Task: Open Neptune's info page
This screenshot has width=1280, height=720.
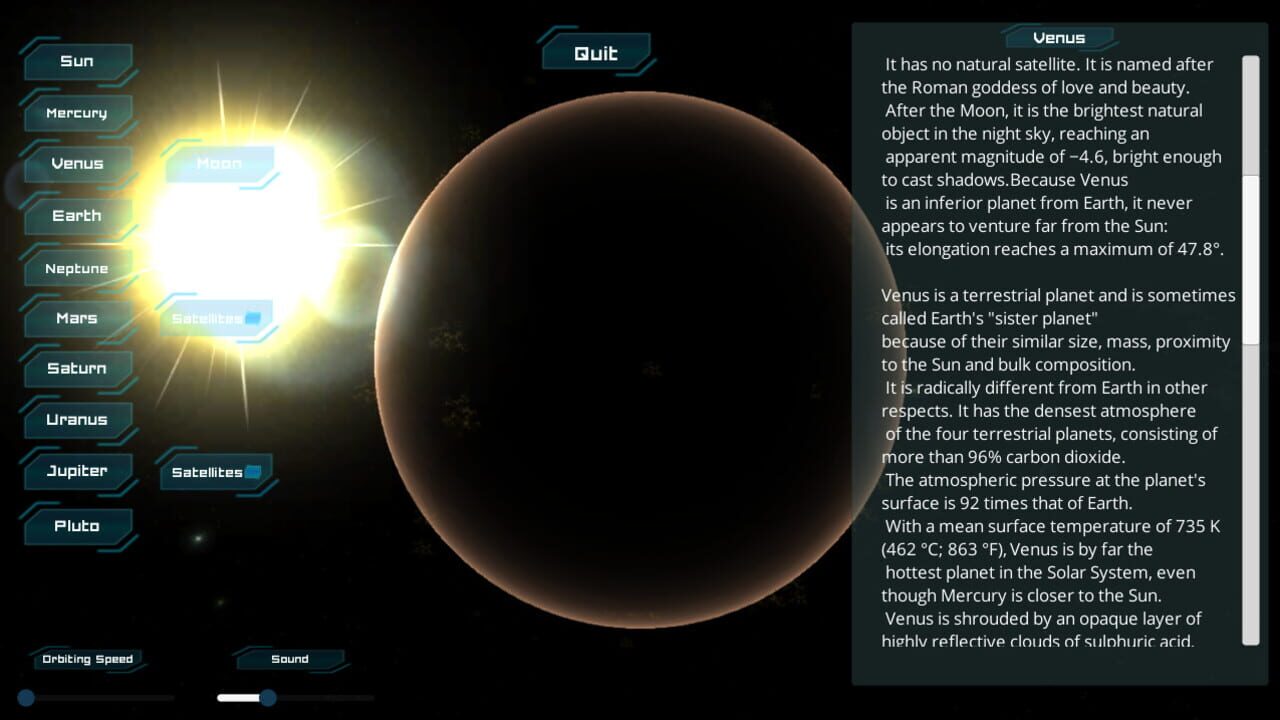Action: pyautogui.click(x=78, y=267)
